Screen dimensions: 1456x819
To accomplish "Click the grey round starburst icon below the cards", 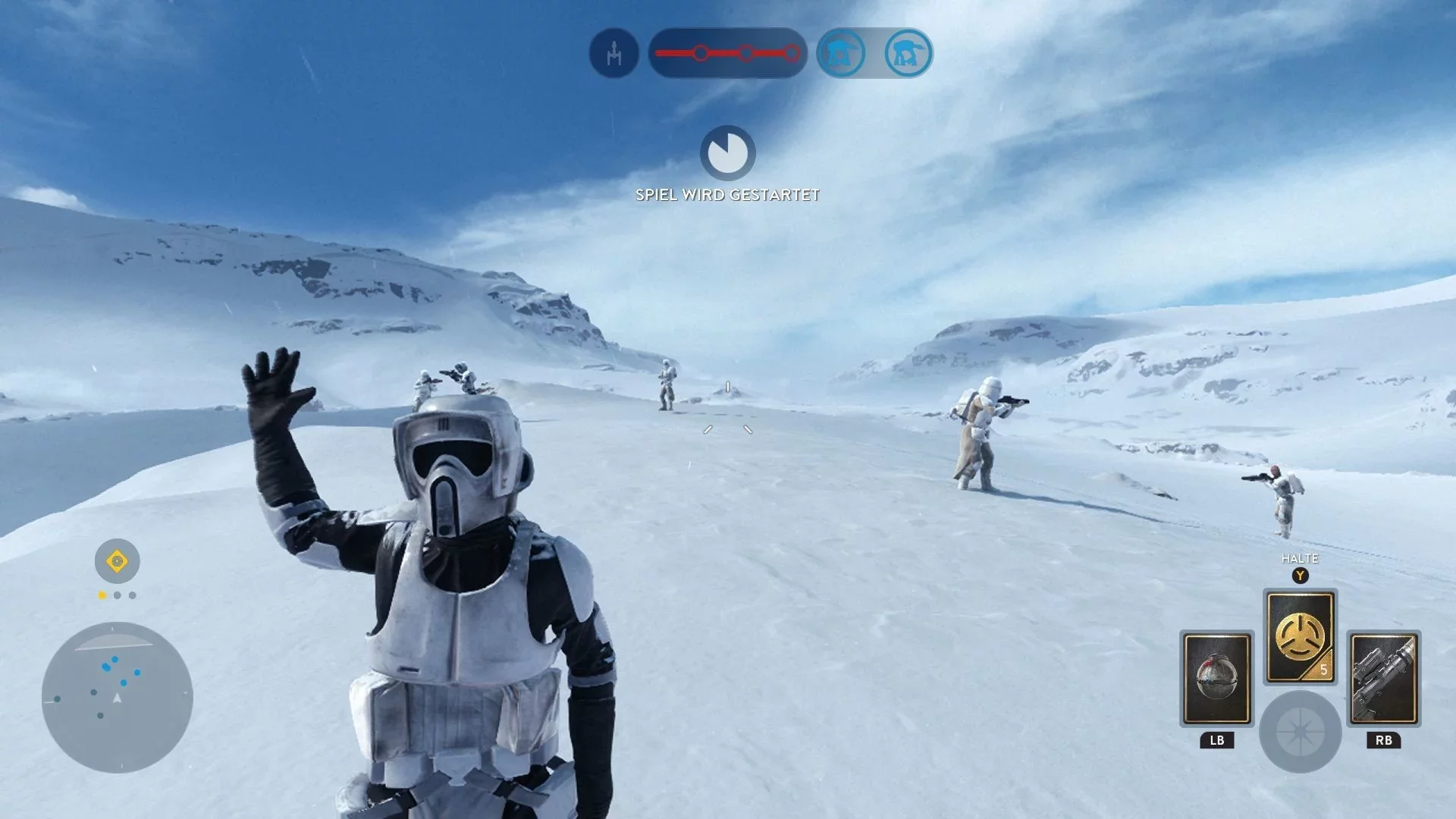I will point(1300,732).
